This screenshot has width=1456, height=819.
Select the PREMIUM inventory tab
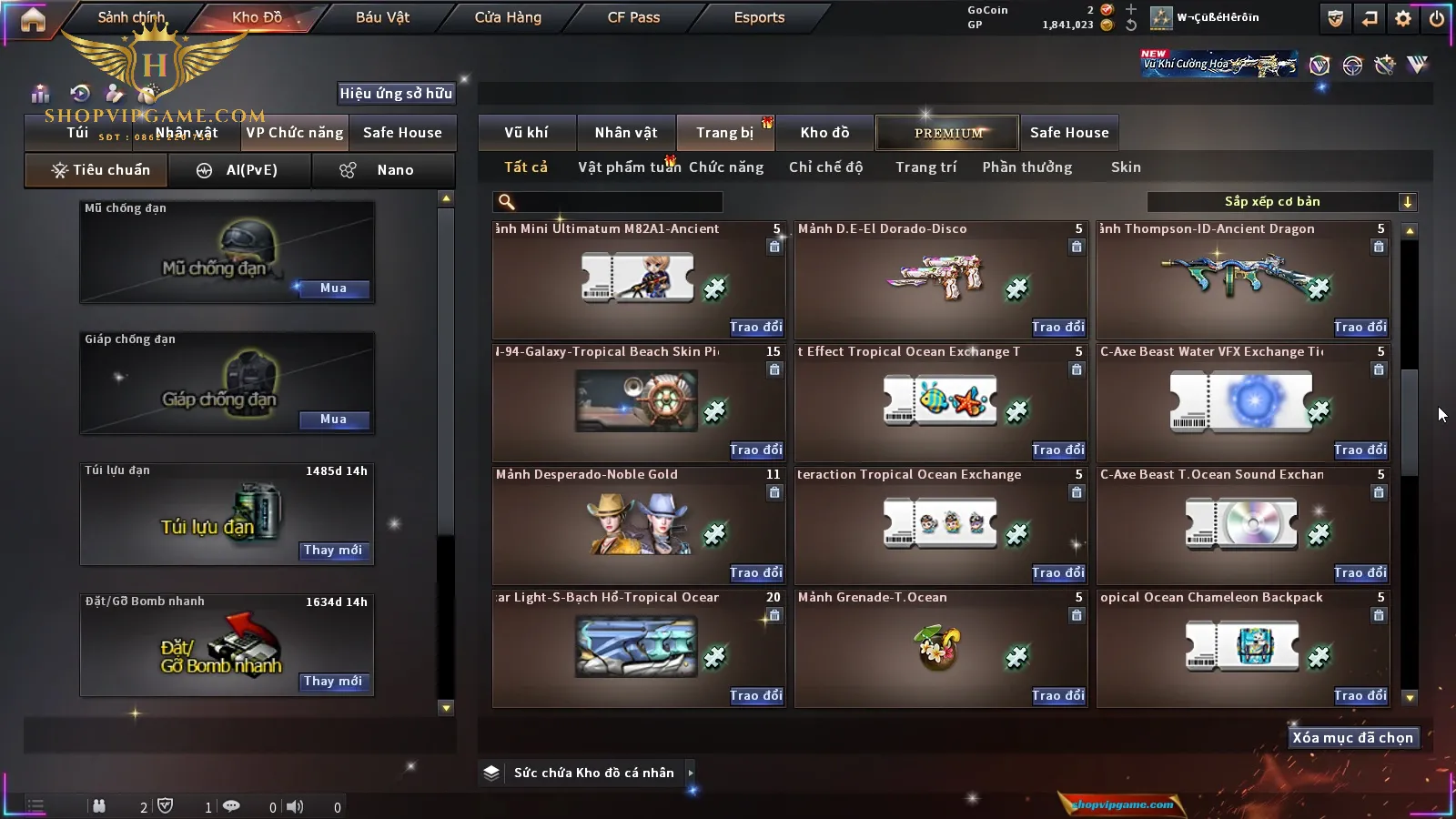point(948,133)
